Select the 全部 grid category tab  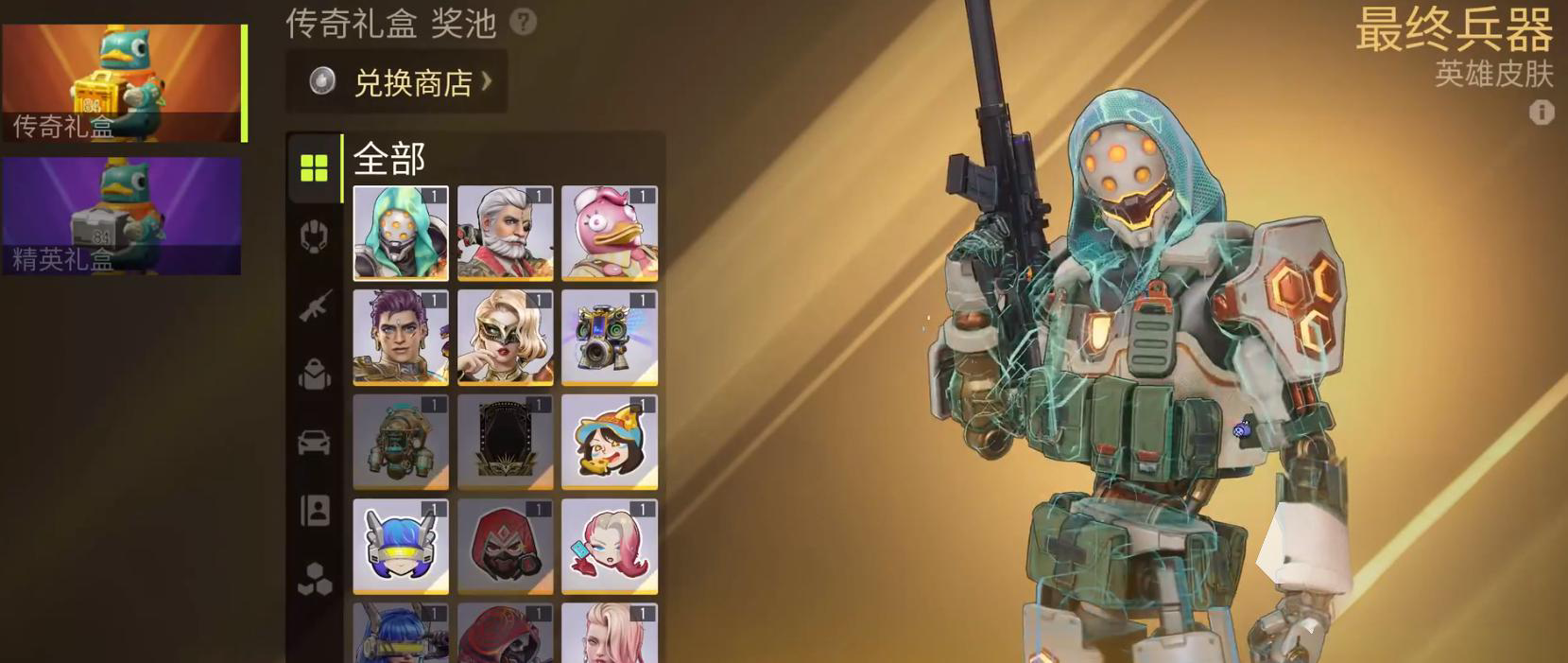[x=314, y=168]
